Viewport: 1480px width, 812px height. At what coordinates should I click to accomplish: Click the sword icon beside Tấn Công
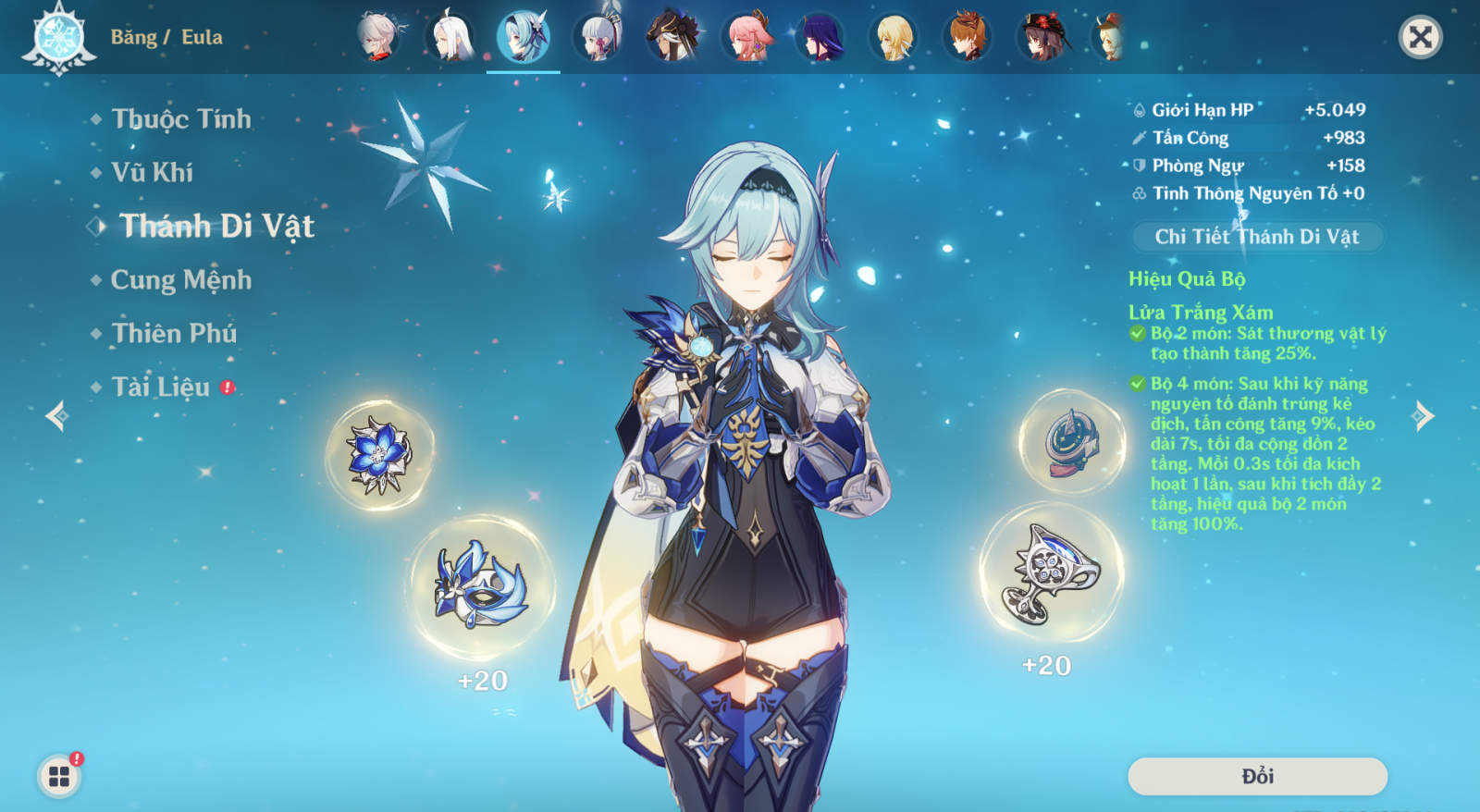1139,137
